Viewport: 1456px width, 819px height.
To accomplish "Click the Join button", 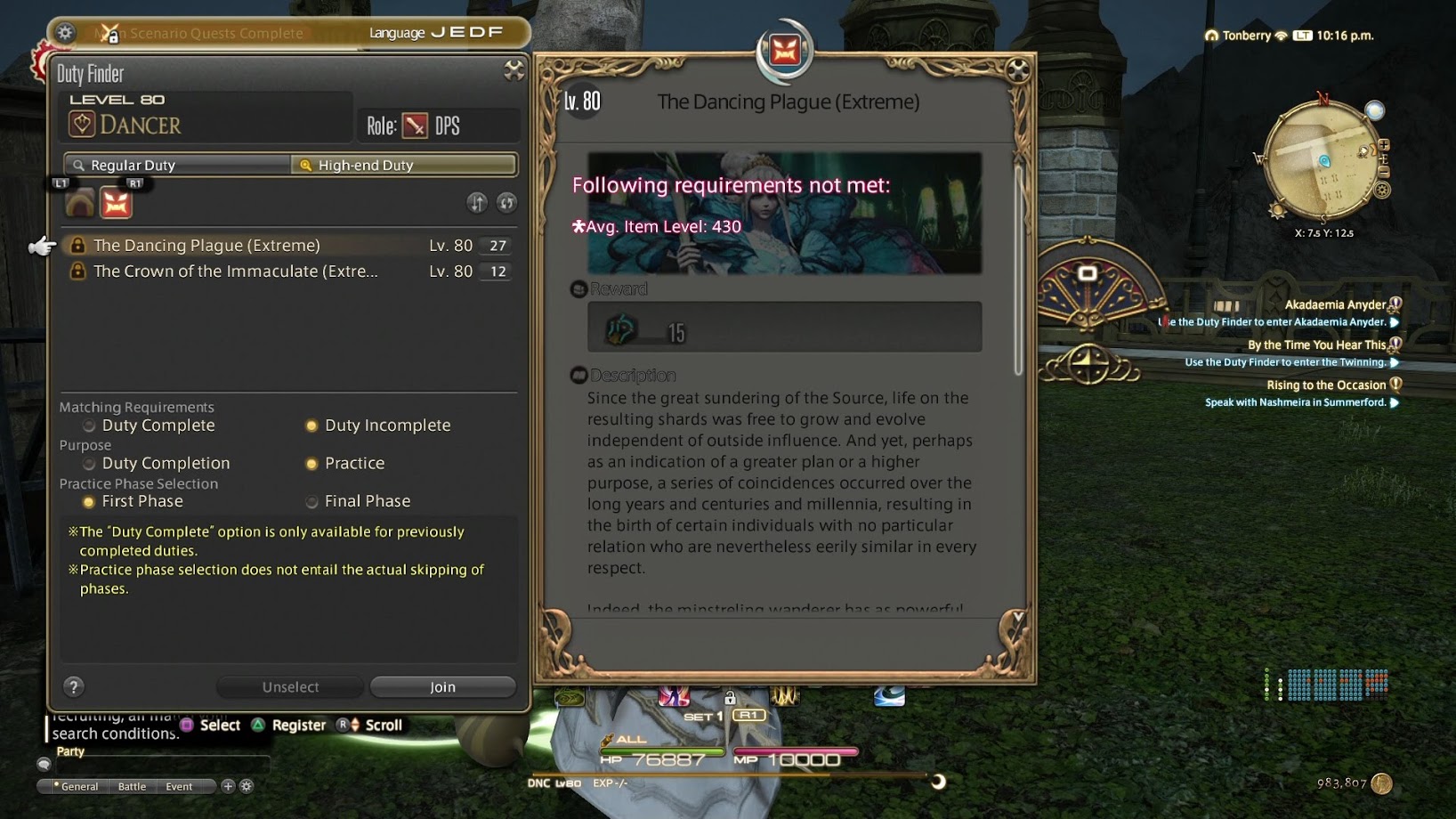I will 442,686.
